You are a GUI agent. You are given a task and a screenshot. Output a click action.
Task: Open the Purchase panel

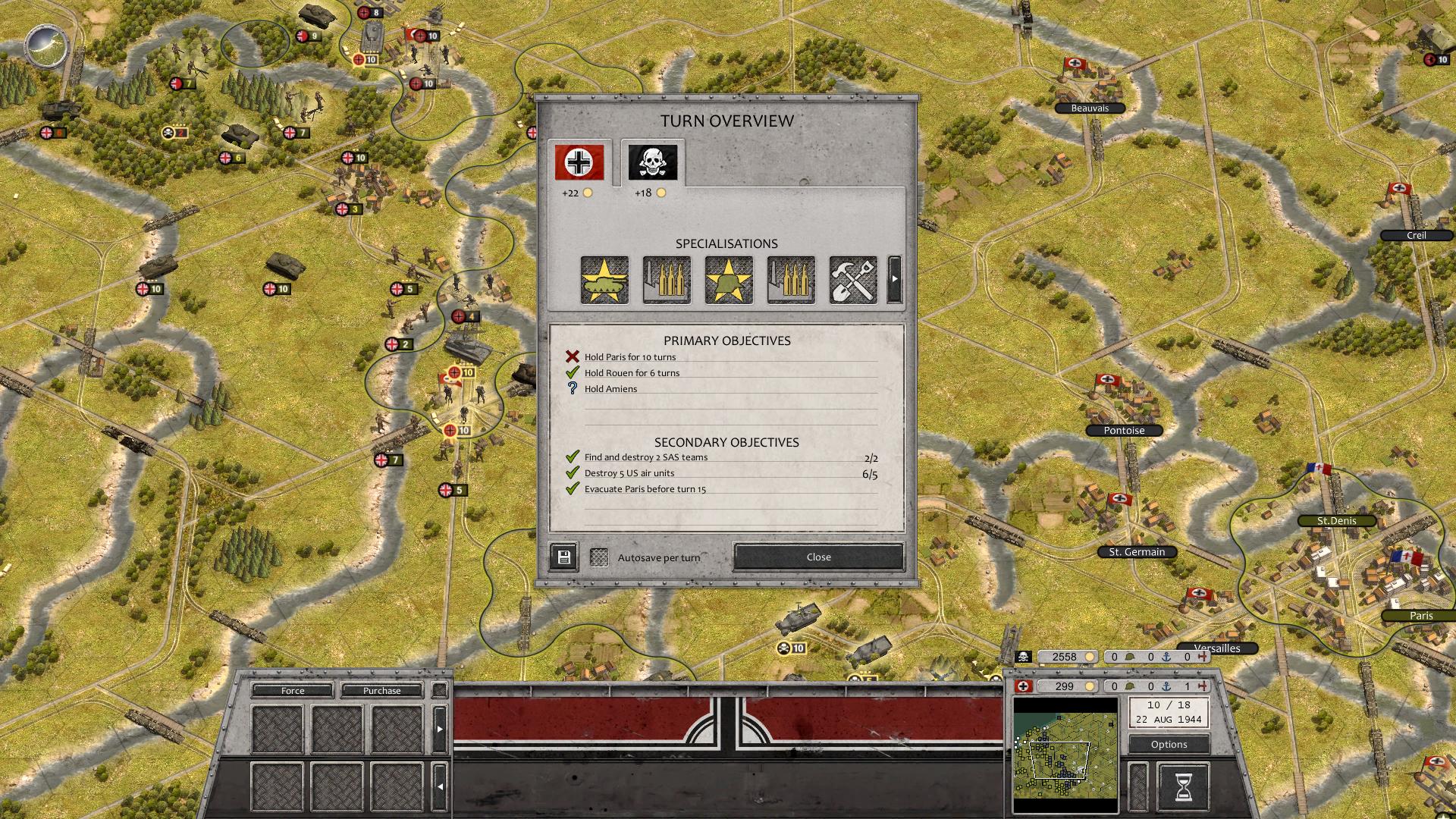click(381, 691)
